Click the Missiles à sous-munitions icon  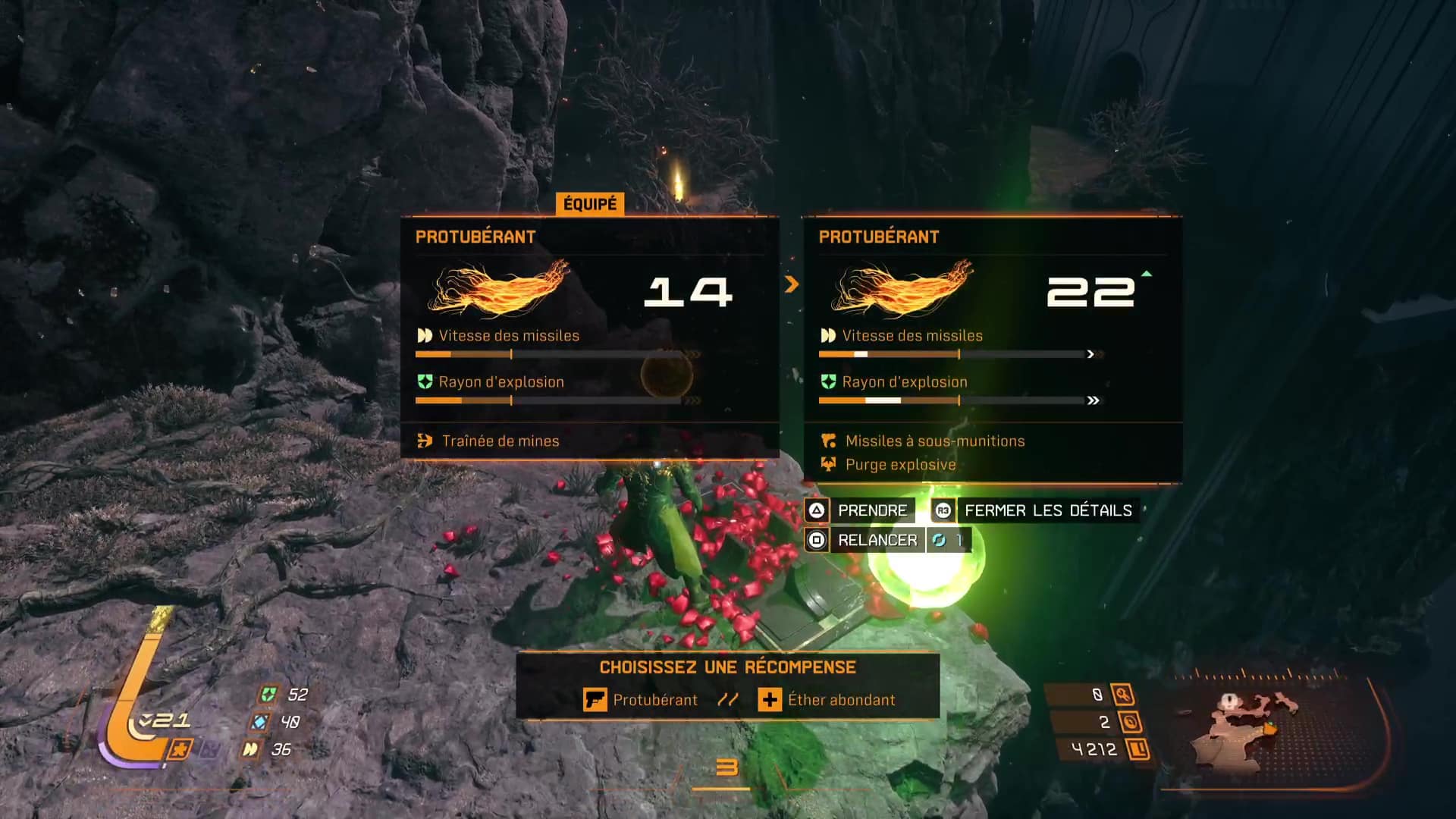coord(829,441)
